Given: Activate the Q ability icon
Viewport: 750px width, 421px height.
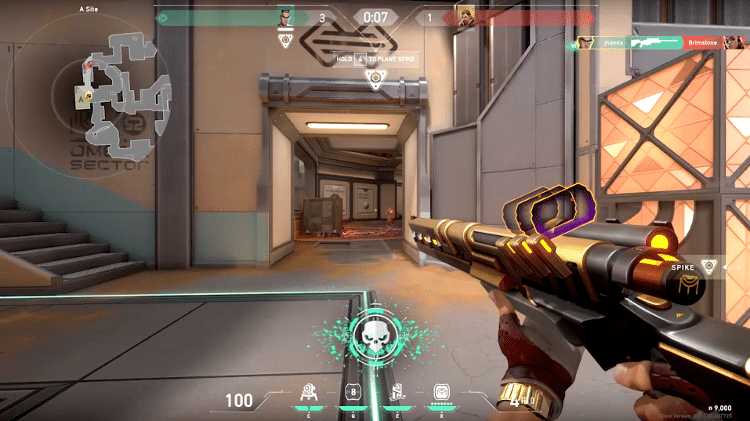Looking at the screenshot, I should [352, 392].
